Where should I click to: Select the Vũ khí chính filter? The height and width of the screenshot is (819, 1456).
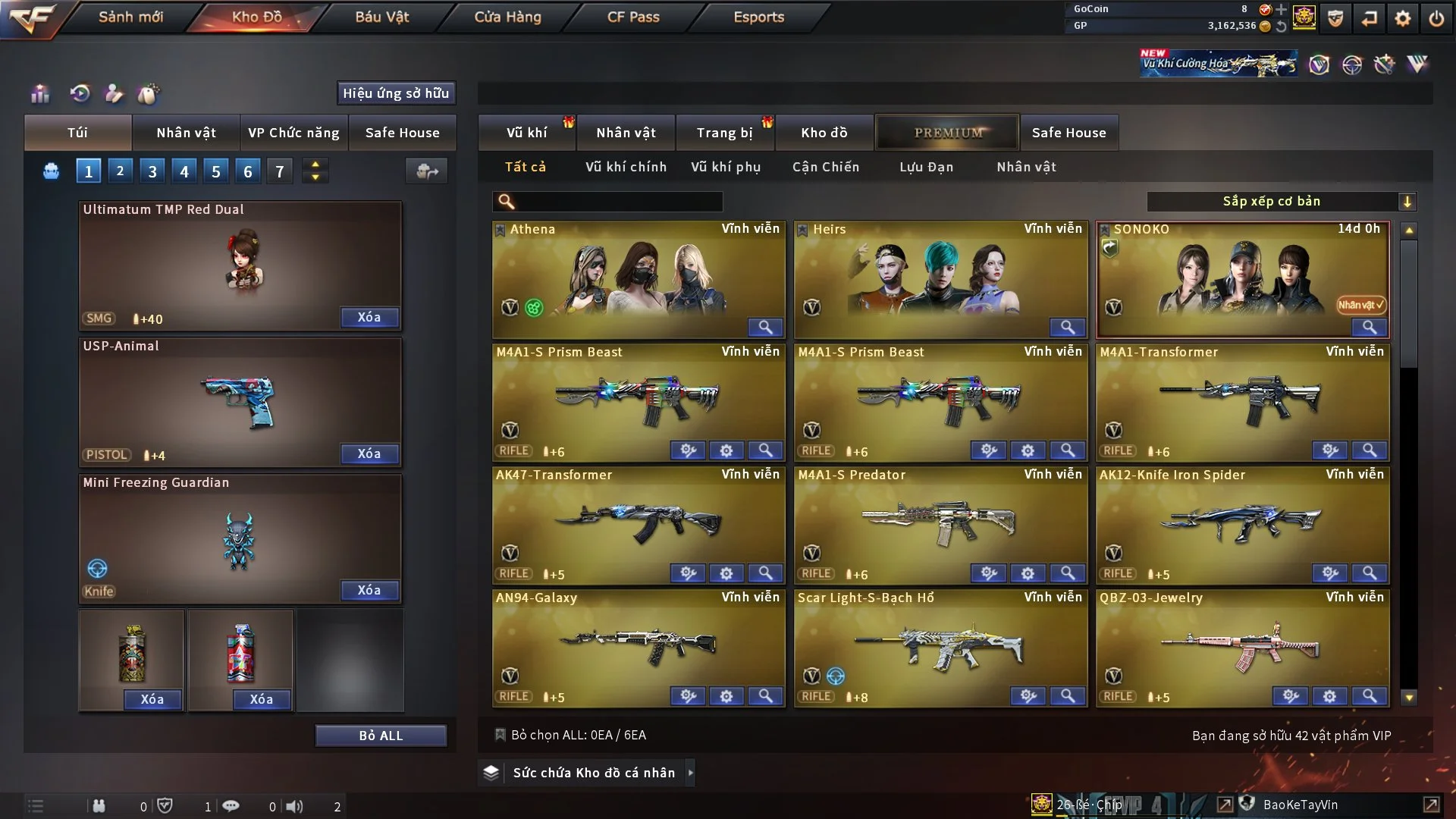point(626,167)
